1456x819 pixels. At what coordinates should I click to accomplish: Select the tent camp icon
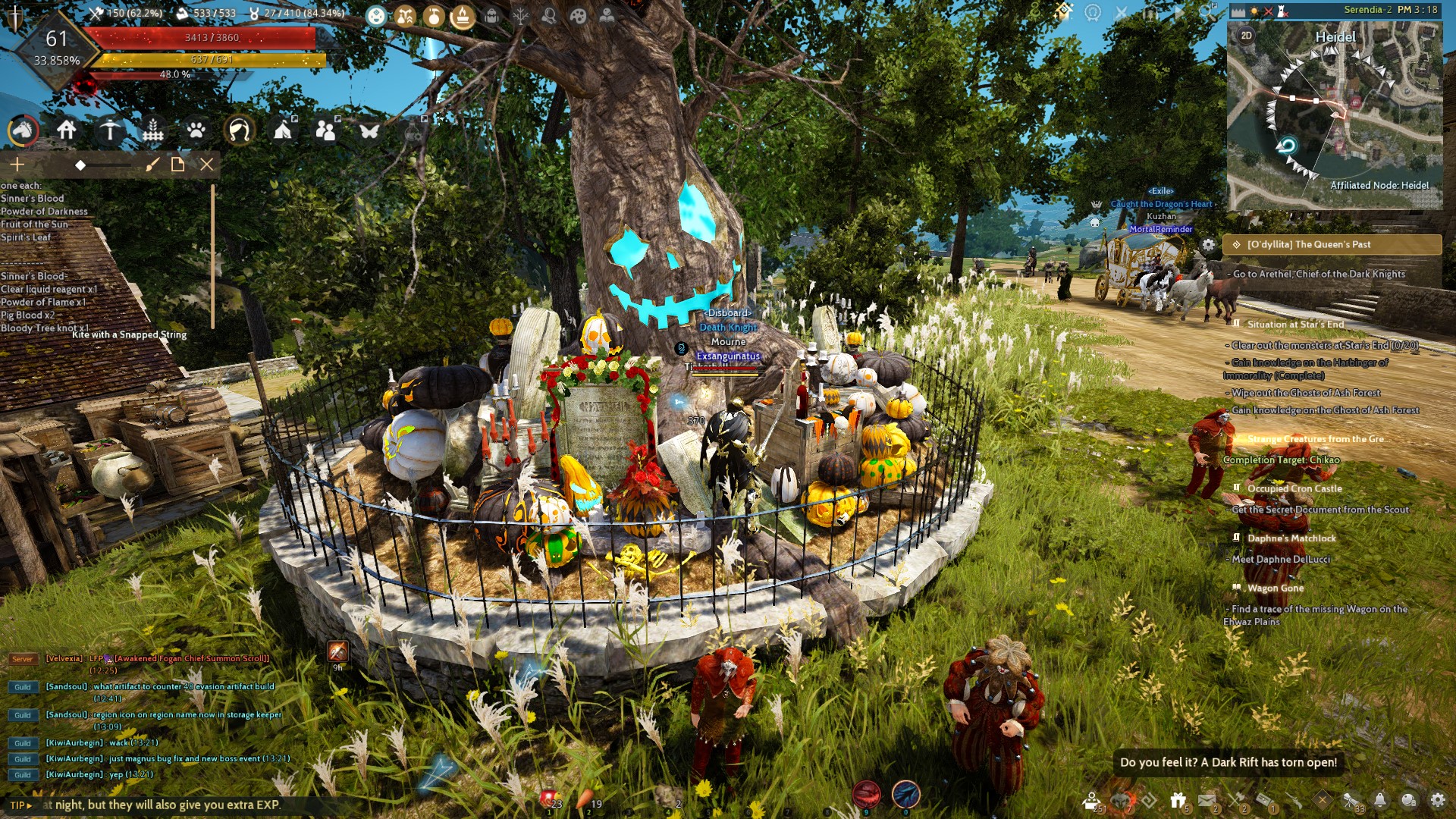tap(283, 130)
